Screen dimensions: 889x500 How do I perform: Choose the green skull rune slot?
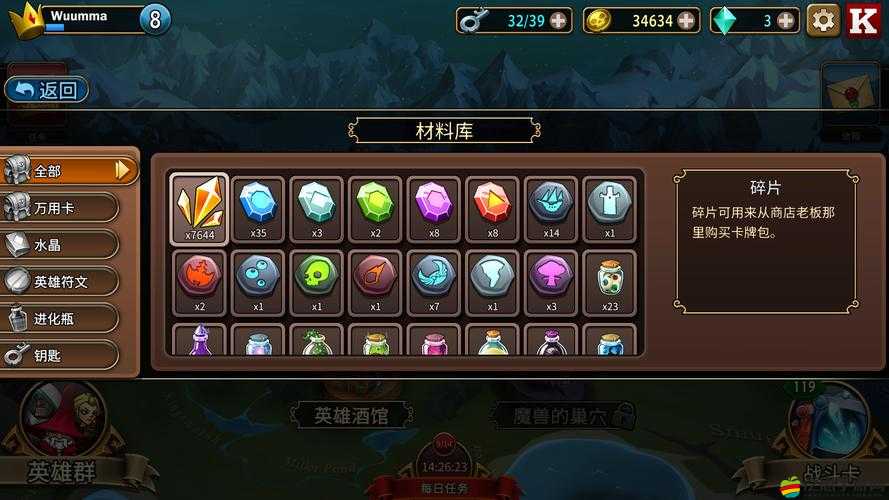coord(317,281)
